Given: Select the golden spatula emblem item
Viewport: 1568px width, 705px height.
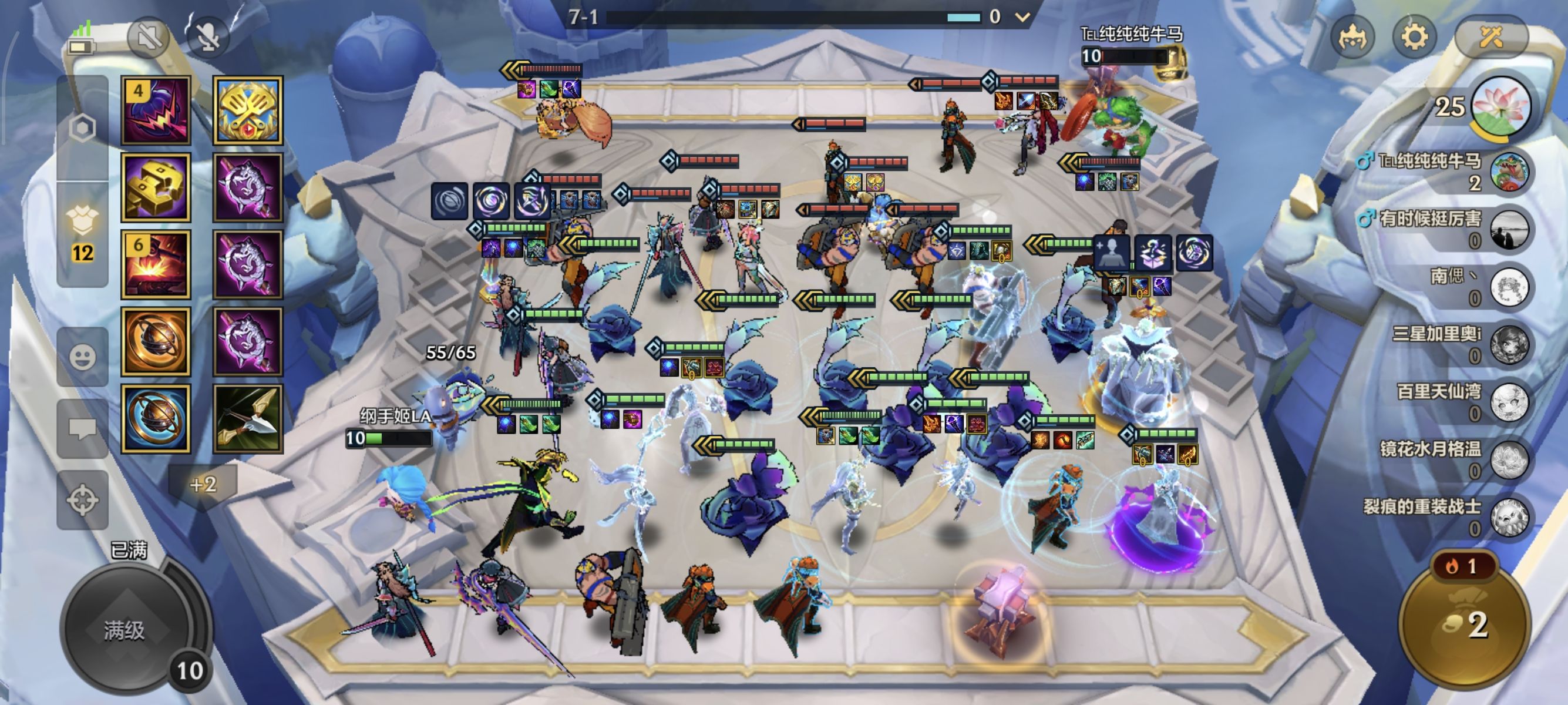Looking at the screenshot, I should coord(248,110).
